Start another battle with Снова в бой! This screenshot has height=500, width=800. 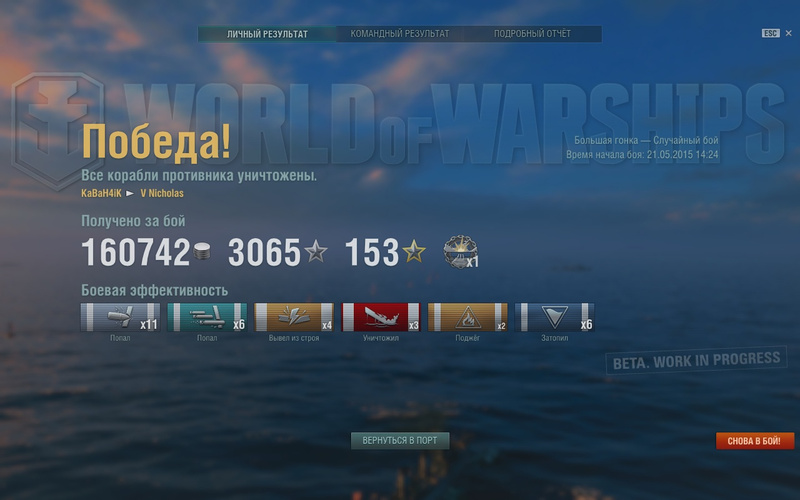click(755, 441)
